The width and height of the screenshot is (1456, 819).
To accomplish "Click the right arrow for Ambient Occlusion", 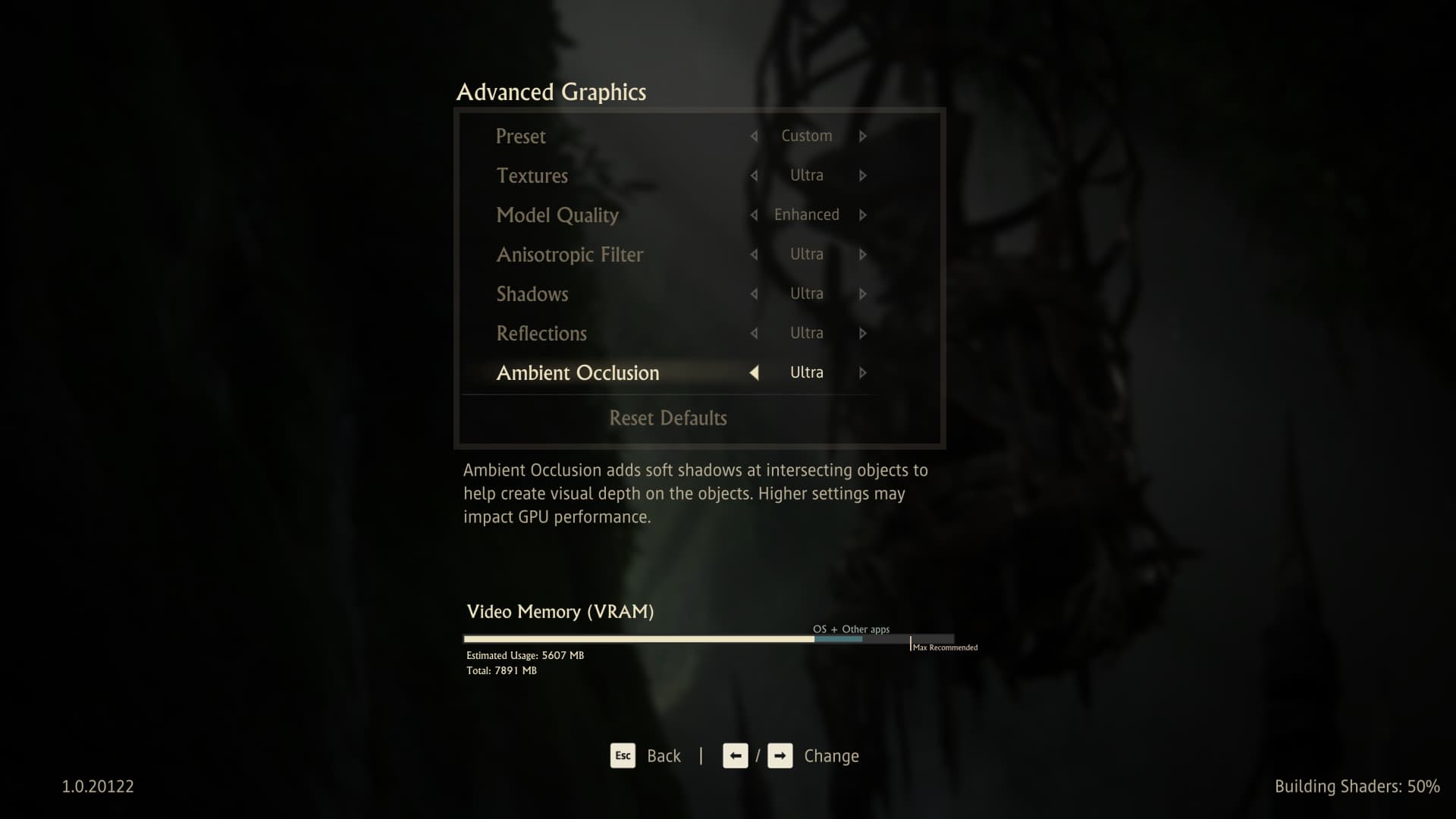I will coord(863,373).
